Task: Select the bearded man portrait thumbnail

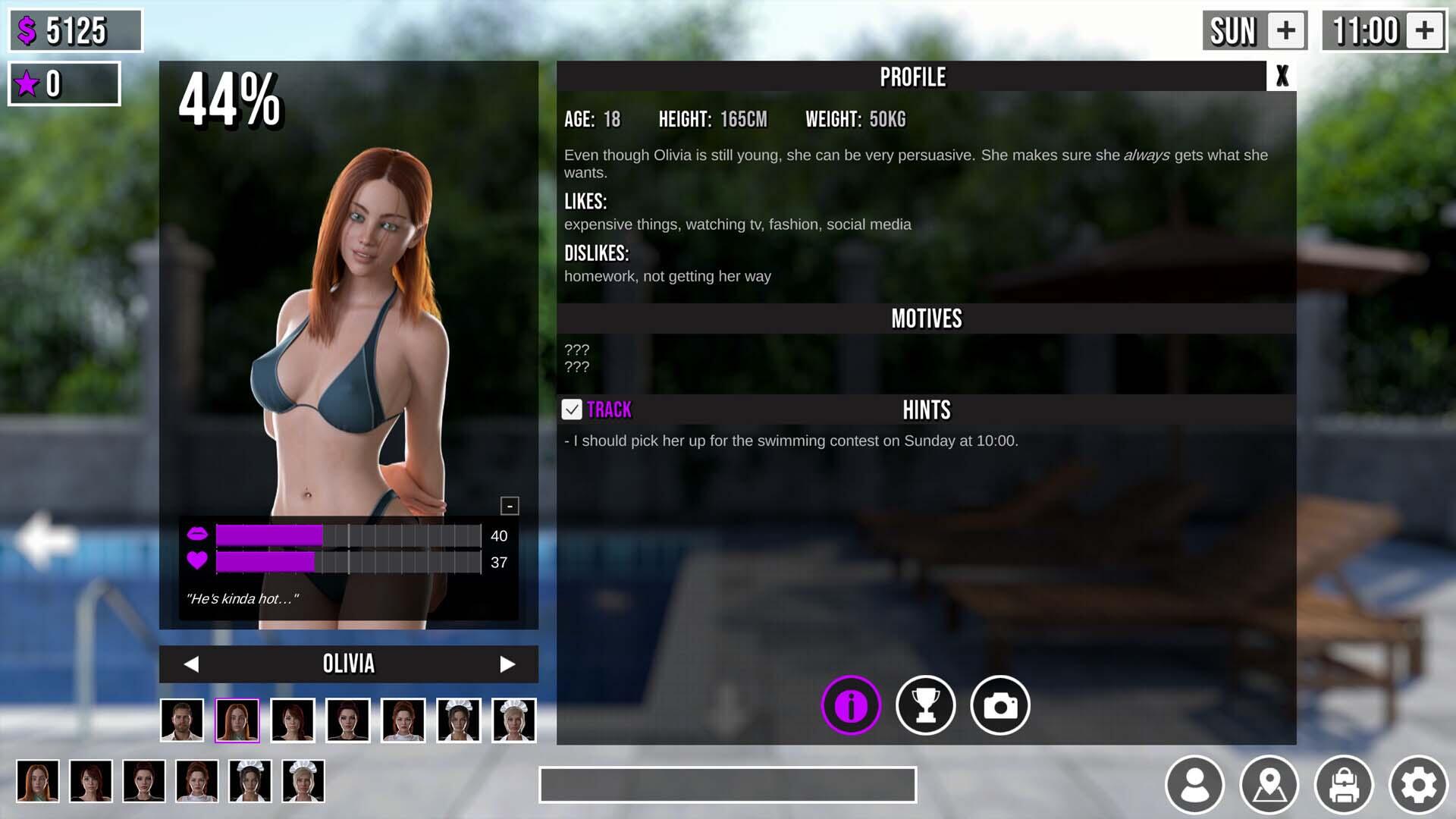Action: pos(182,720)
